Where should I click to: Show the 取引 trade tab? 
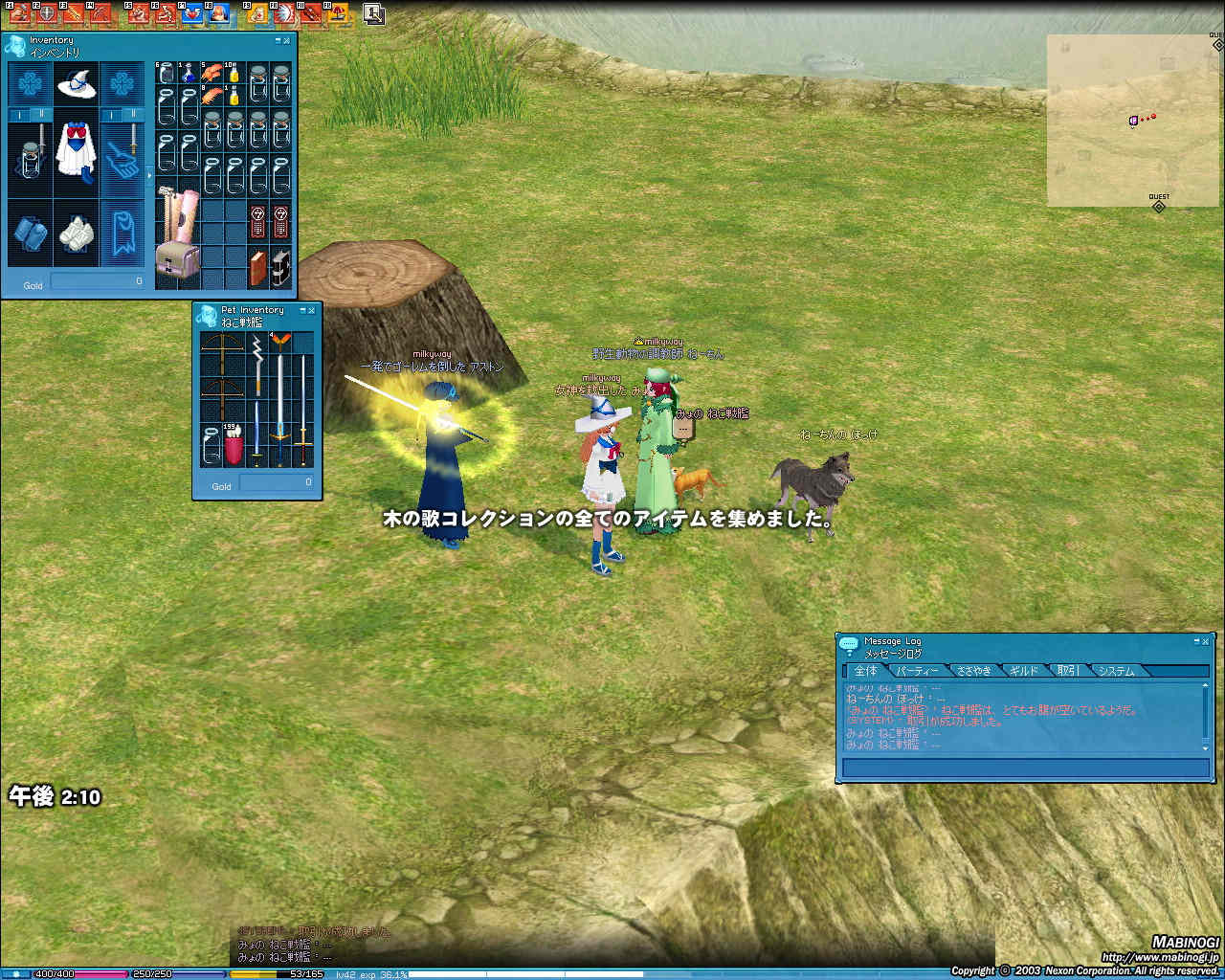coord(1067,671)
